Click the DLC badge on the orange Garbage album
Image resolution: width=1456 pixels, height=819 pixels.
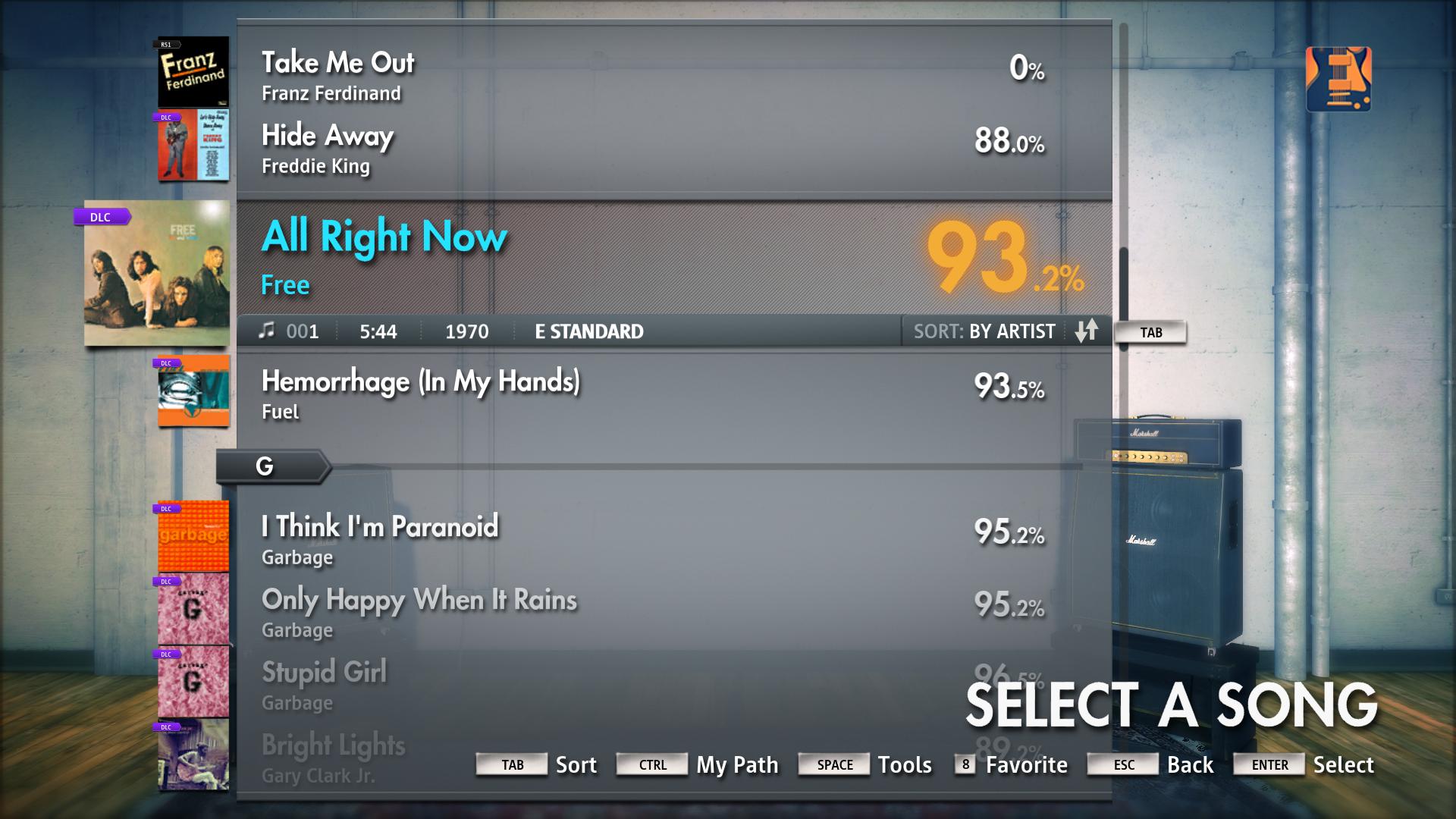pos(168,508)
